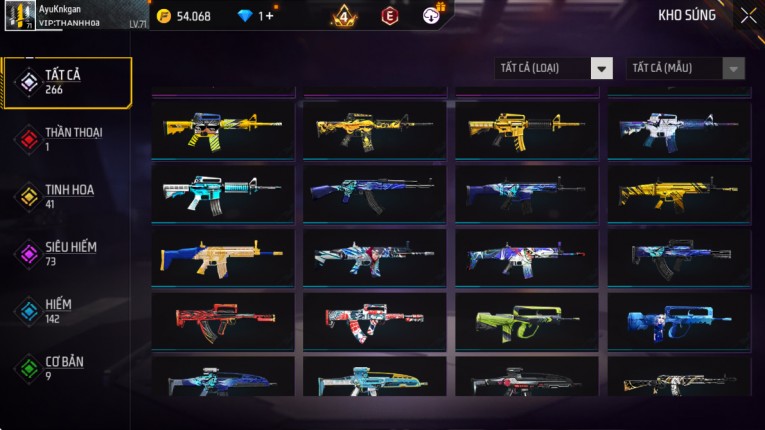Screen dimensions: 765x430
Task: Select the Tất Cả category tab
Action: click(67, 83)
